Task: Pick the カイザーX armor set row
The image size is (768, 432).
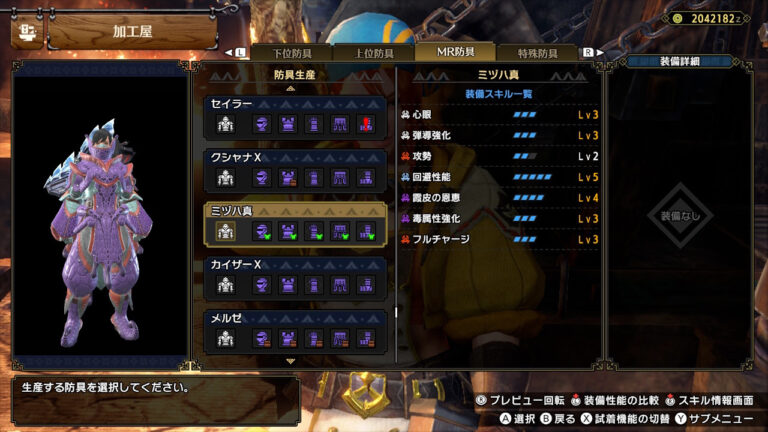Action: click(295, 278)
